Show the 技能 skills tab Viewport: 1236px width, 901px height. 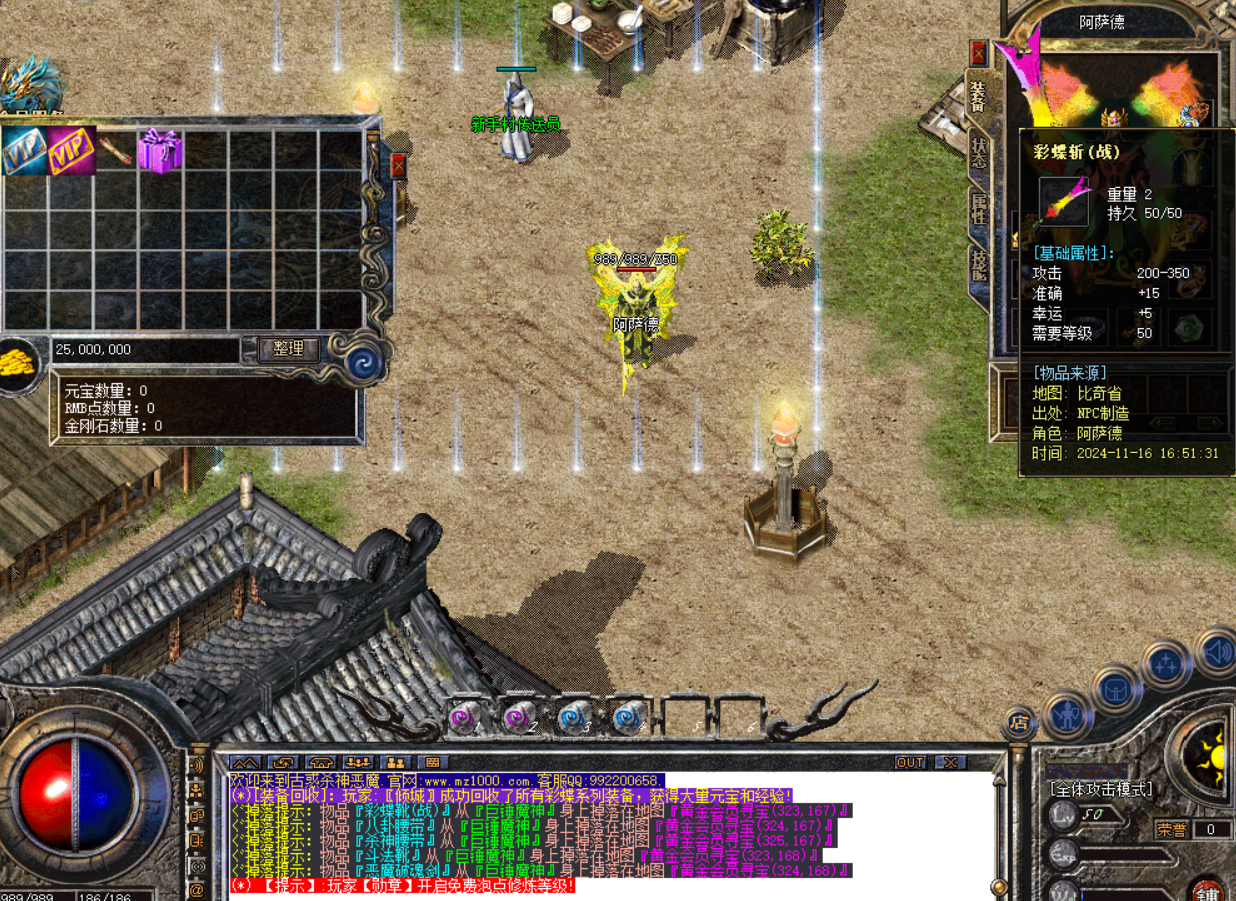(x=978, y=264)
